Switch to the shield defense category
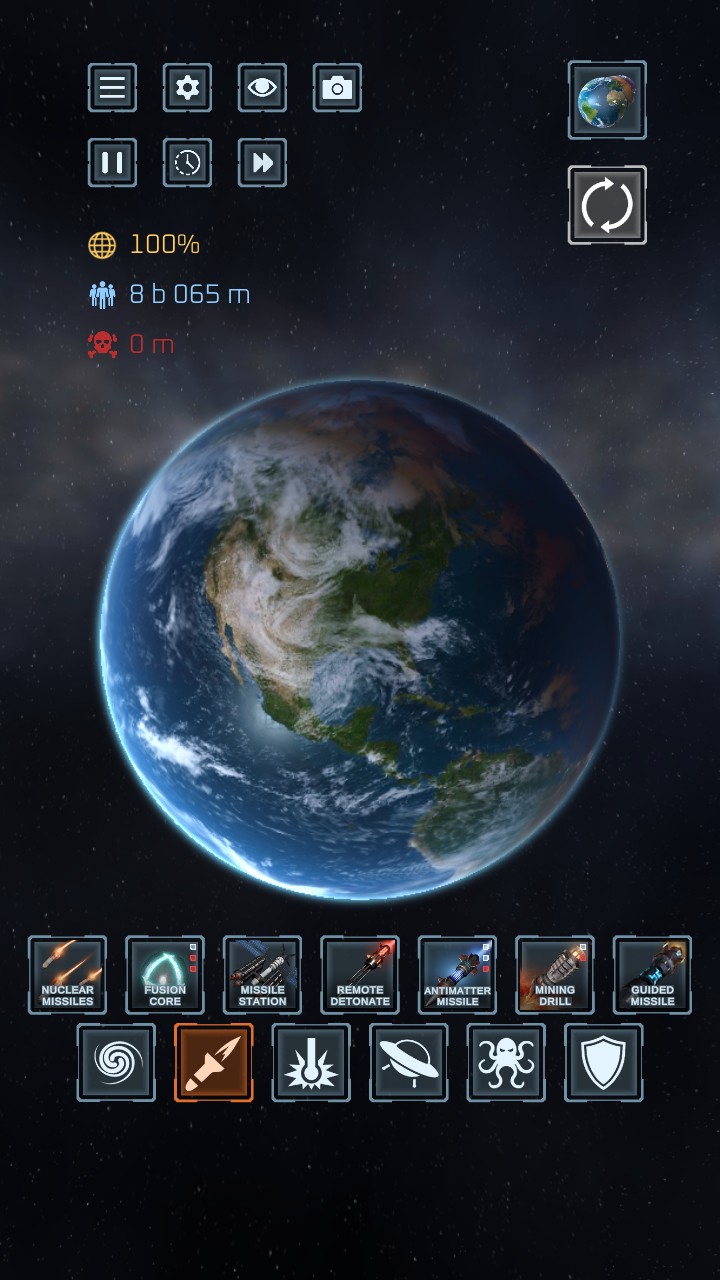 (604, 1062)
